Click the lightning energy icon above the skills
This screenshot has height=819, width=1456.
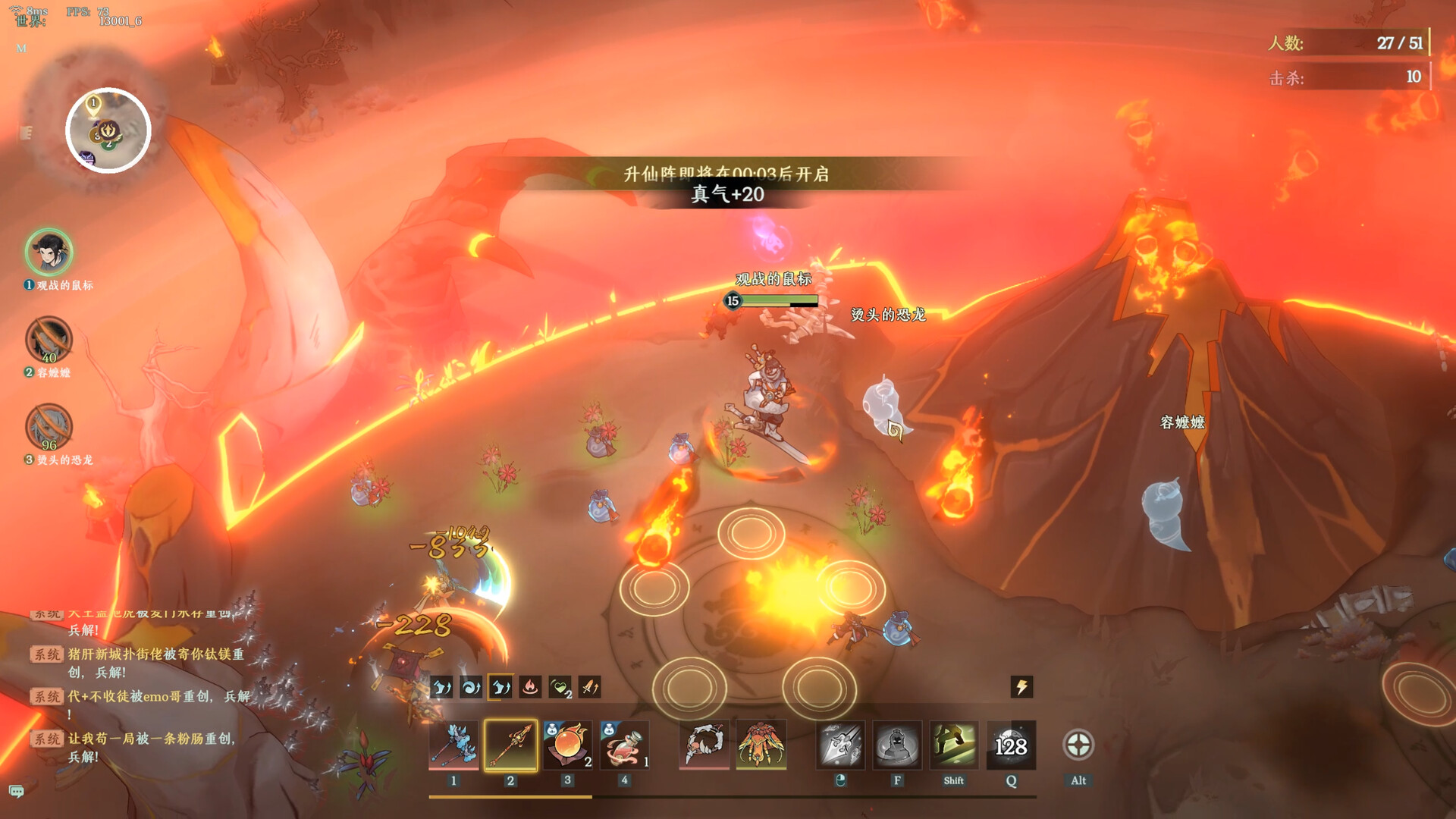click(x=1020, y=687)
